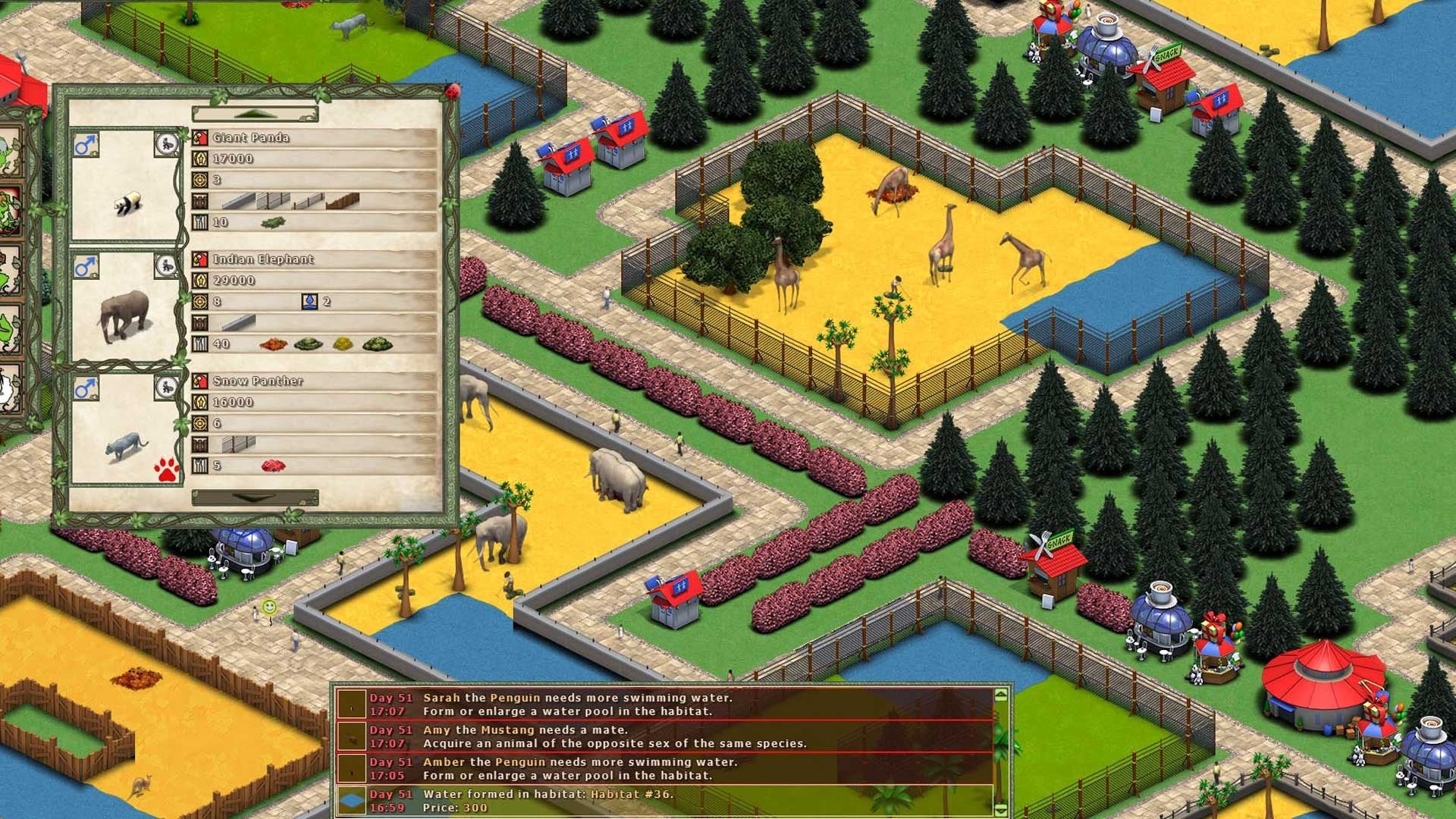
Task: Toggle the Snow Panther's male gender icon
Action: [x=86, y=388]
